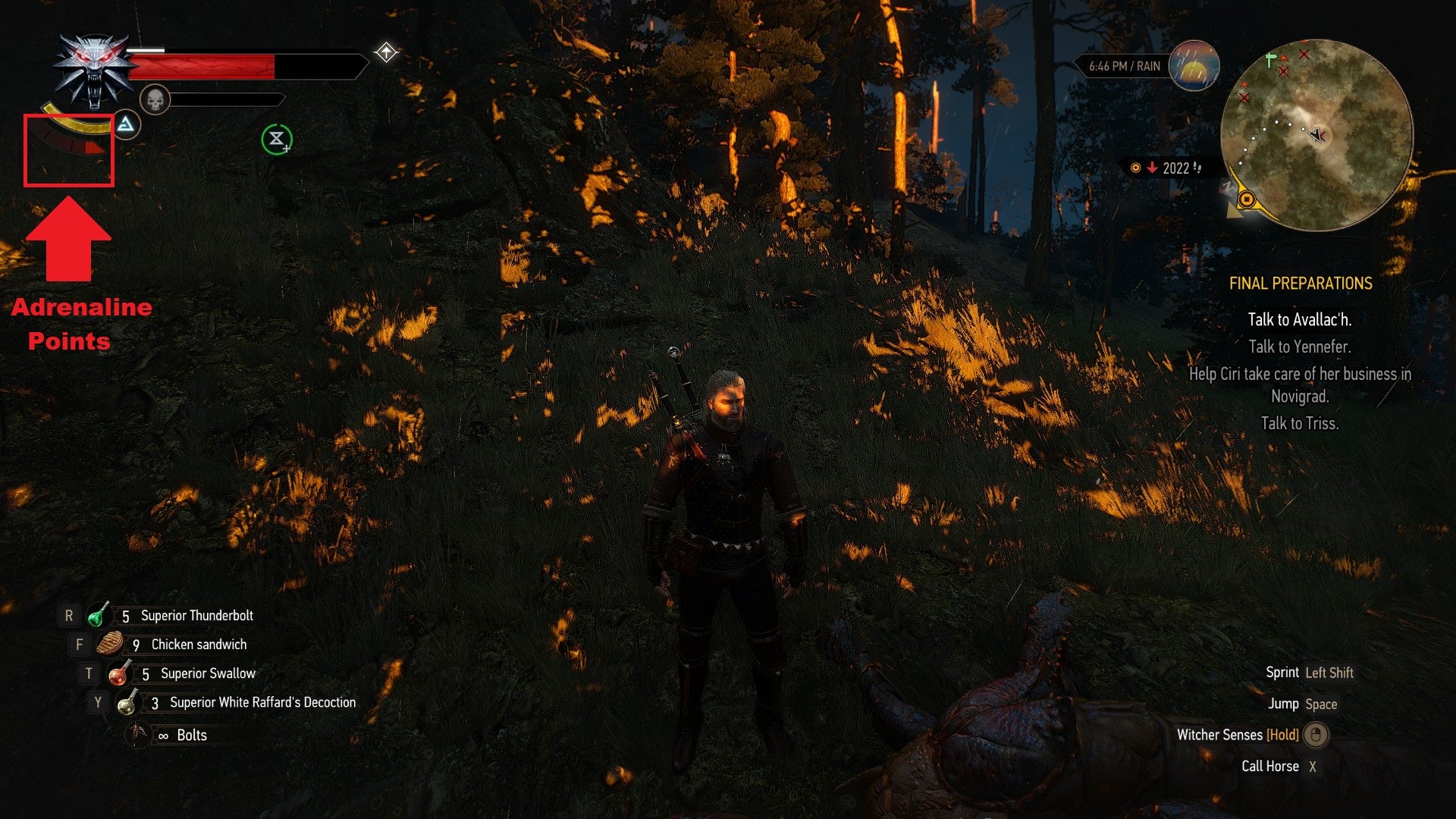The image size is (1456, 819).
Task: Expand the 6:46 PM time display
Action: [x=1114, y=67]
